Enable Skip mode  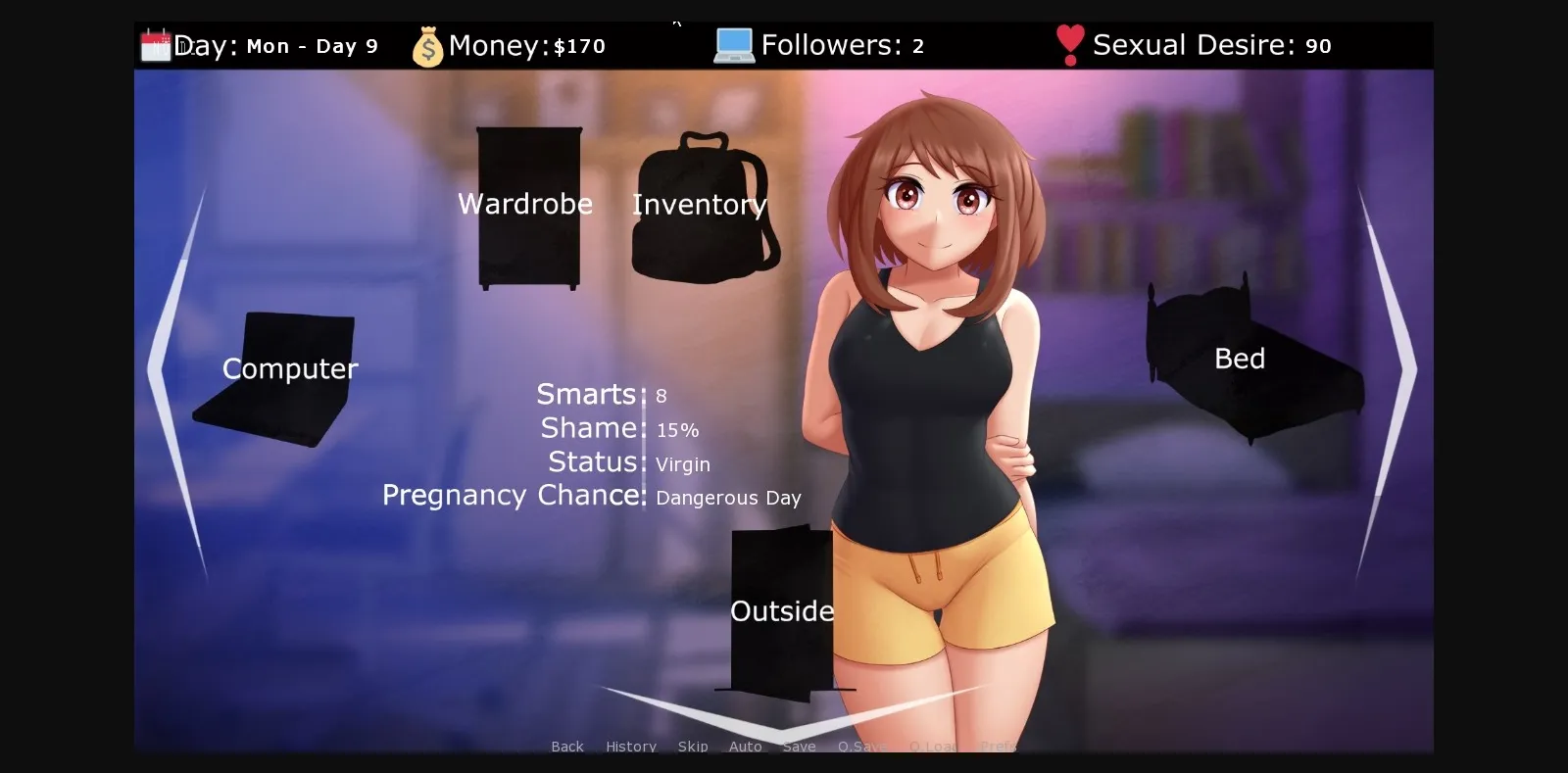coord(693,746)
